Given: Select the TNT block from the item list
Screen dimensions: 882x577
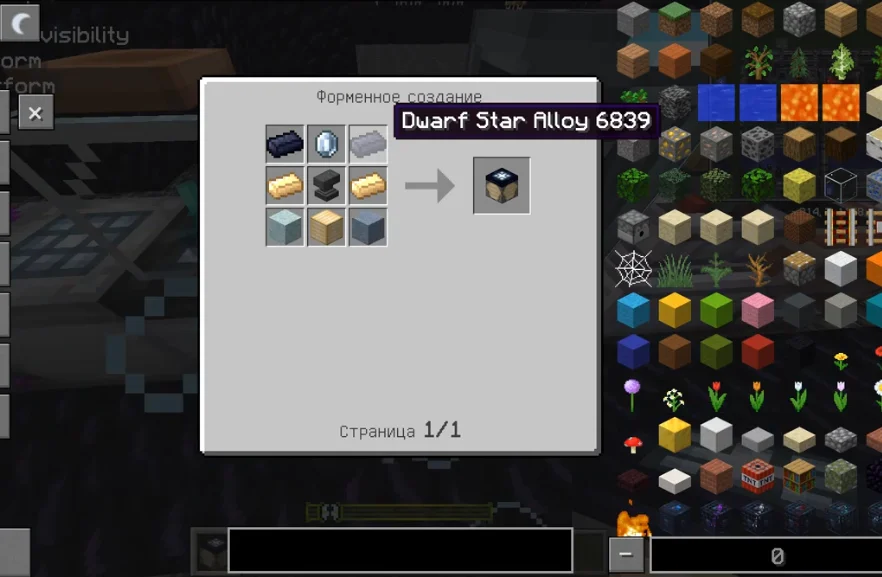Looking at the screenshot, I should (x=758, y=478).
